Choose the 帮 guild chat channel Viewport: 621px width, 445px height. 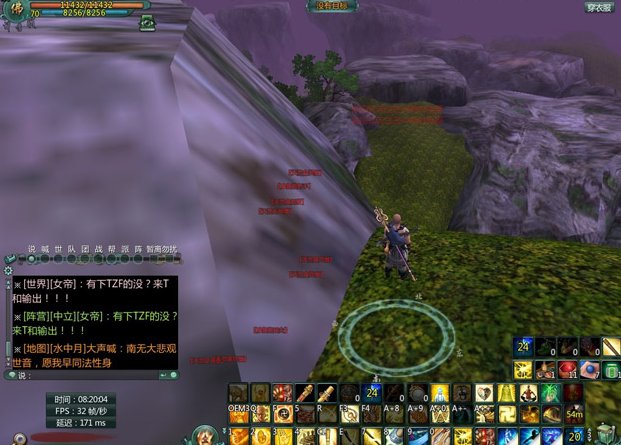(111, 249)
